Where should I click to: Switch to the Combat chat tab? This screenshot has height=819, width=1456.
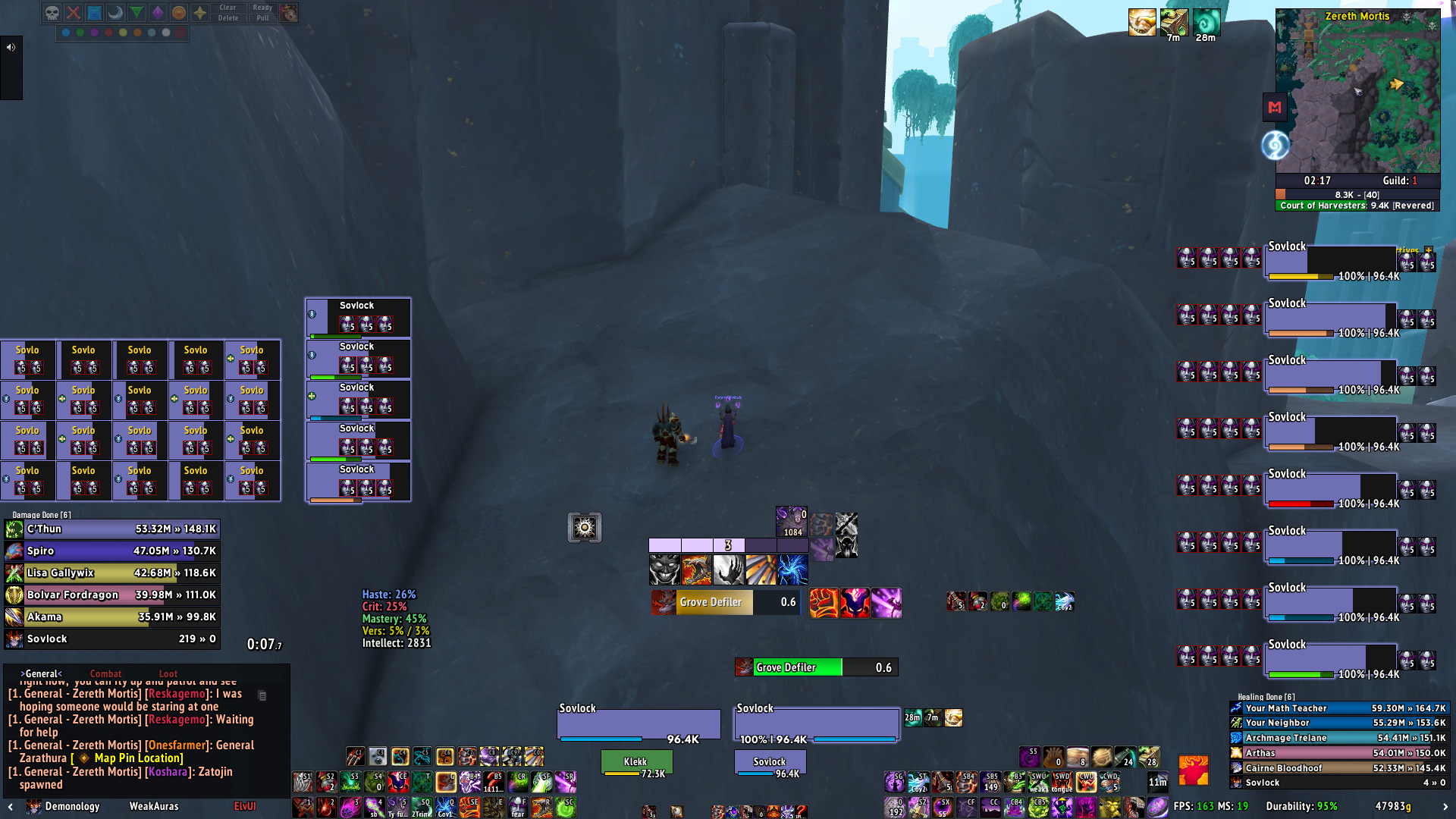click(x=105, y=673)
